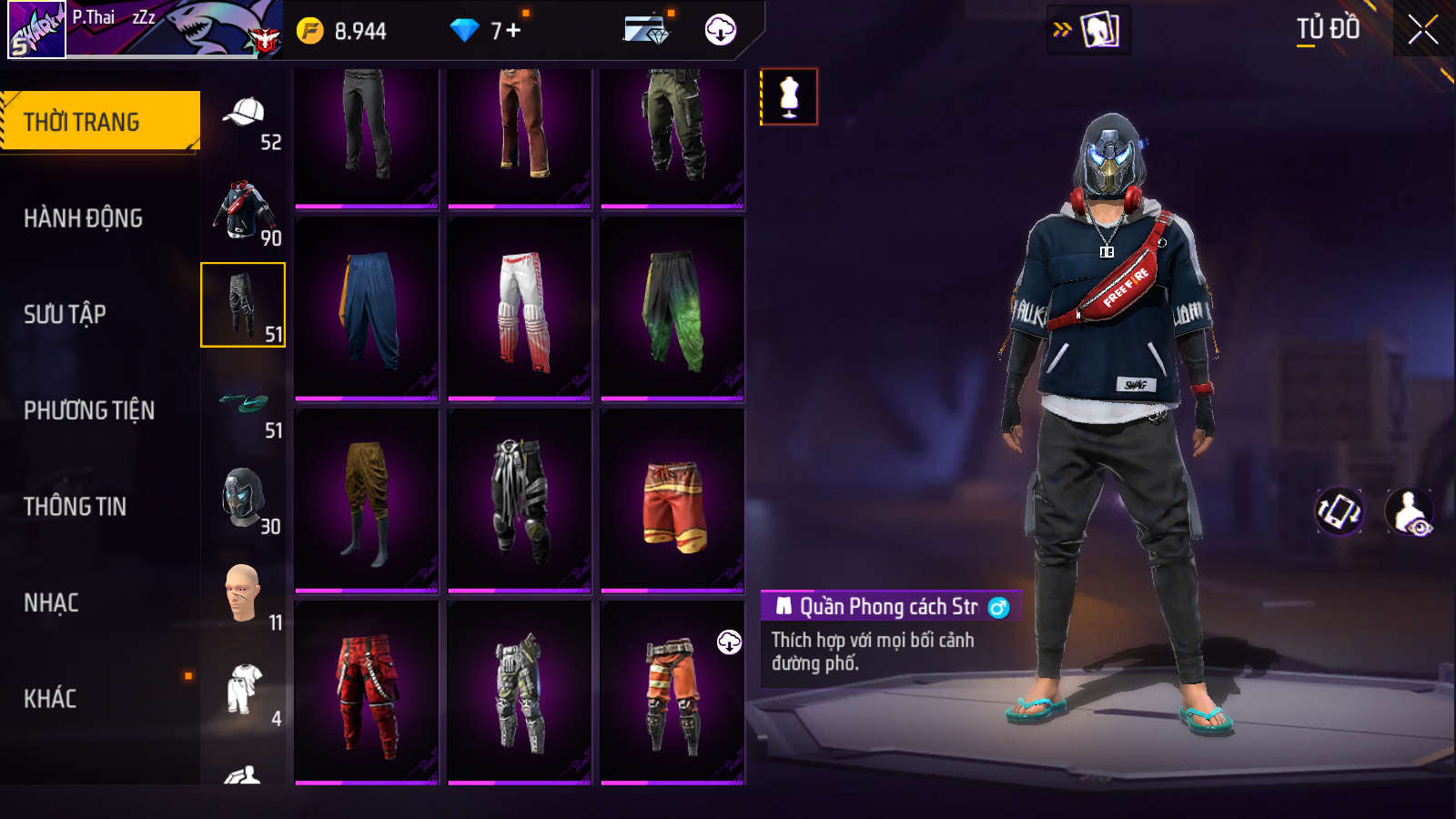Image resolution: width=1456 pixels, height=819 pixels.
Task: Open the Nhạc menu
Action: click(x=52, y=602)
